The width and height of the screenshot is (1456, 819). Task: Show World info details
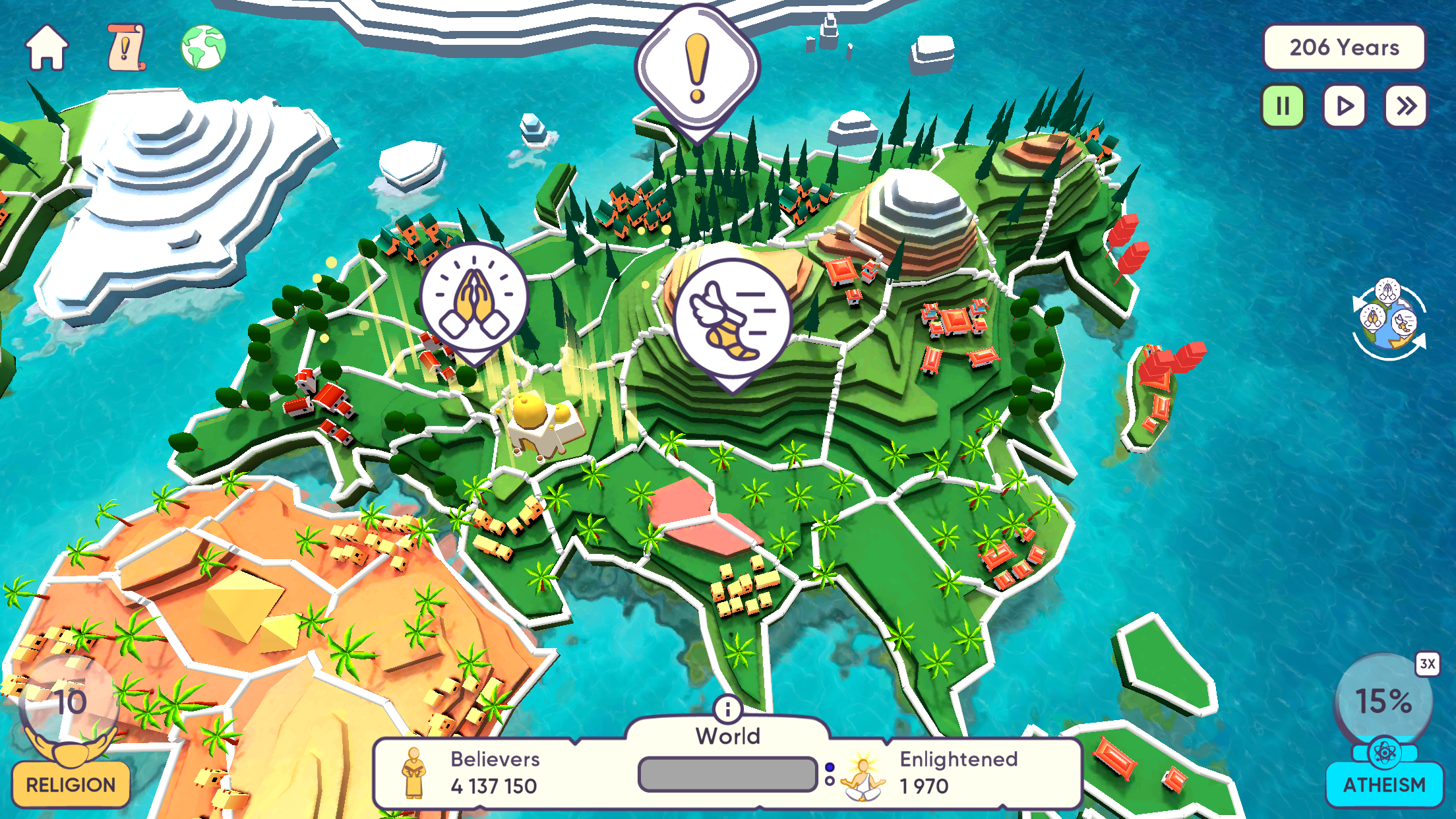tap(727, 710)
